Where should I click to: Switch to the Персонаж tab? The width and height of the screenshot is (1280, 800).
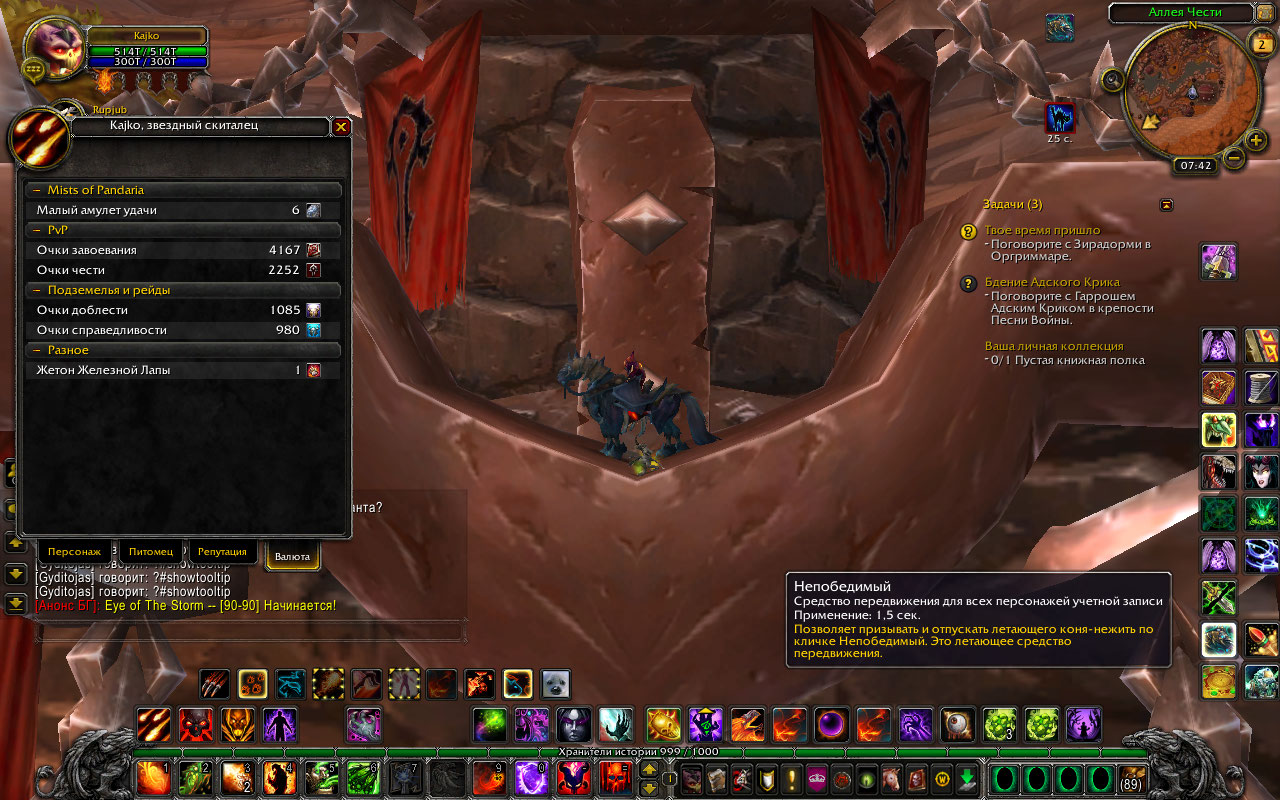74,552
